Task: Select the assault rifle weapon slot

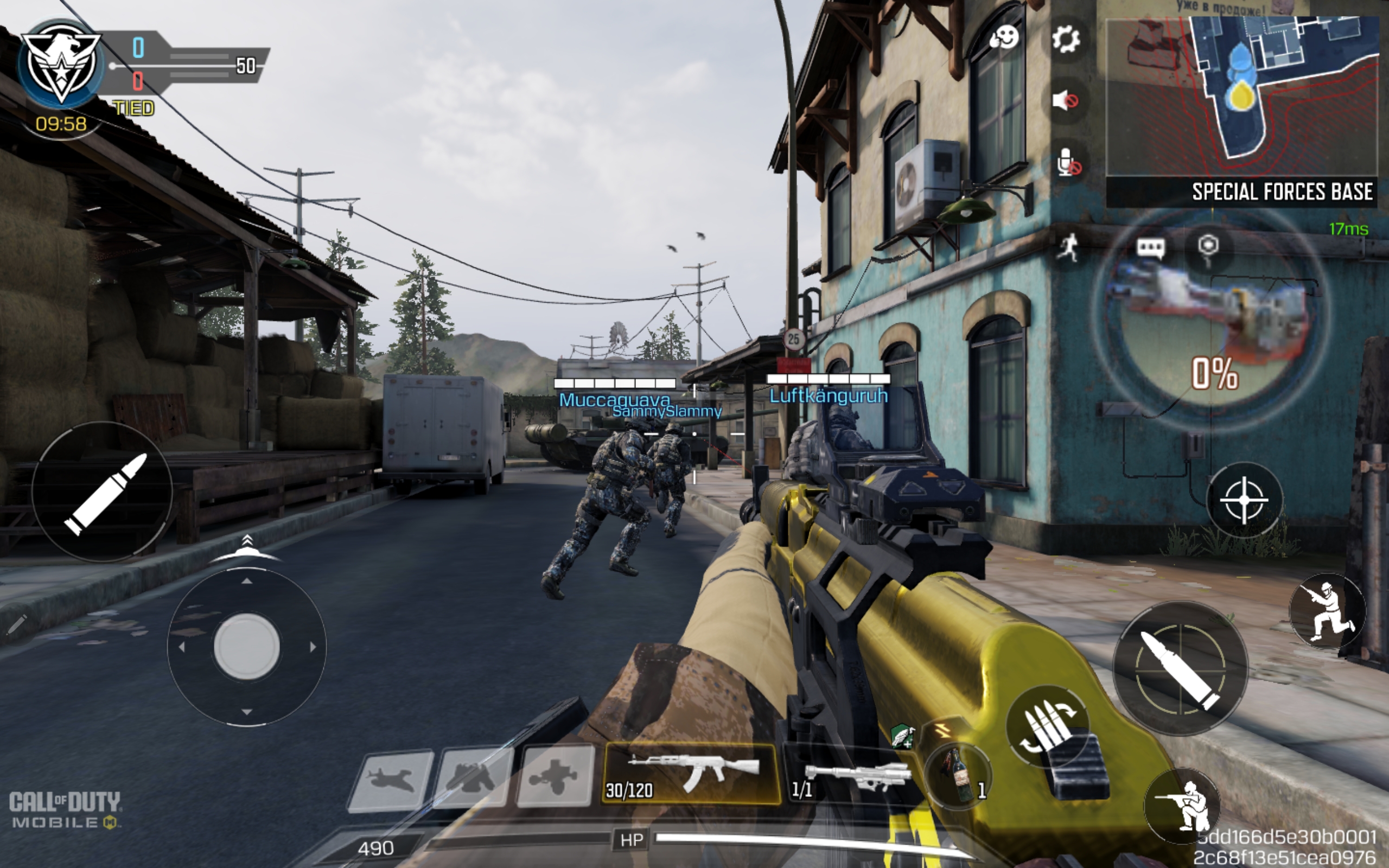Action: point(692,773)
